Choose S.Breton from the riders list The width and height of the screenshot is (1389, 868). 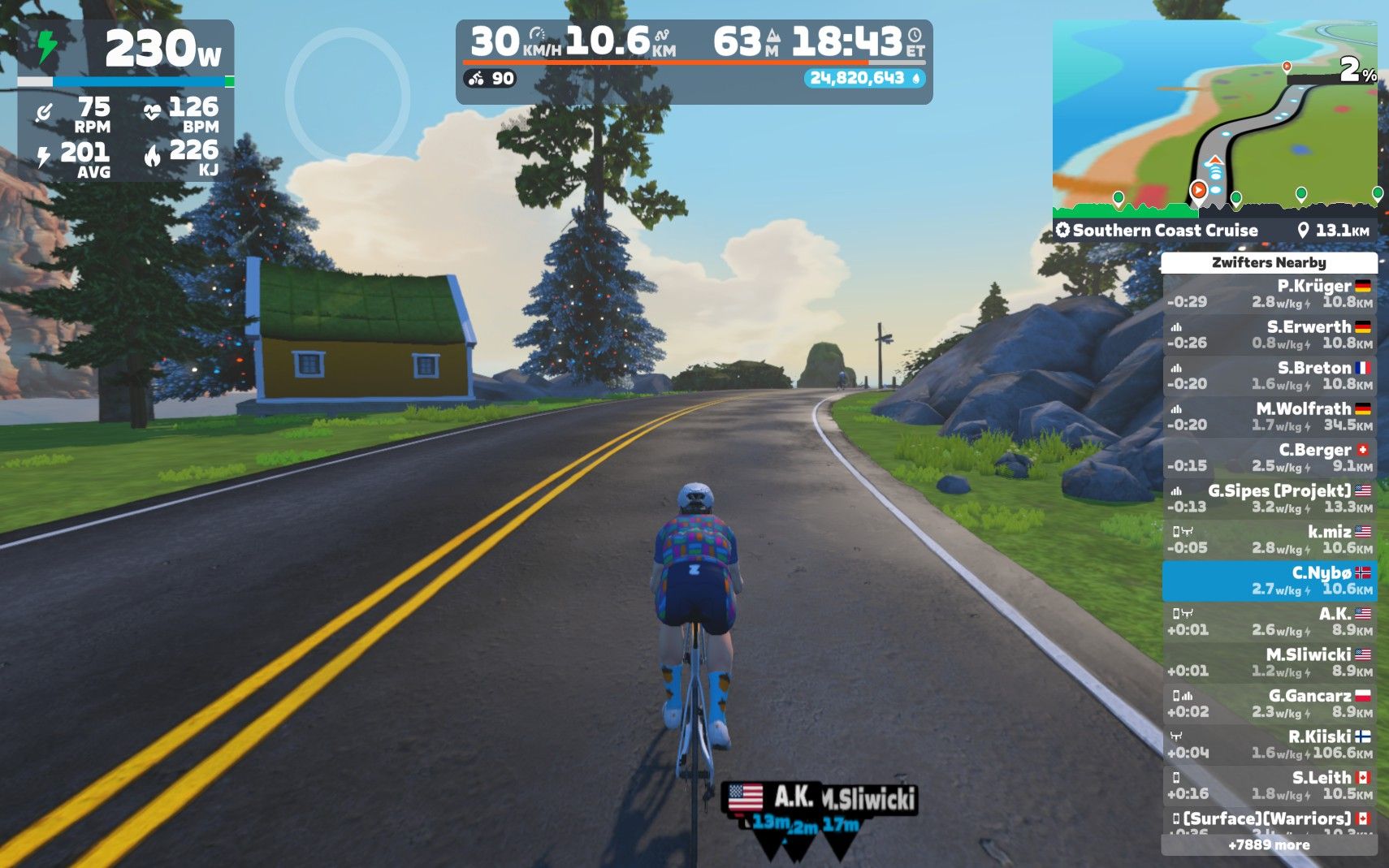coord(1269,375)
